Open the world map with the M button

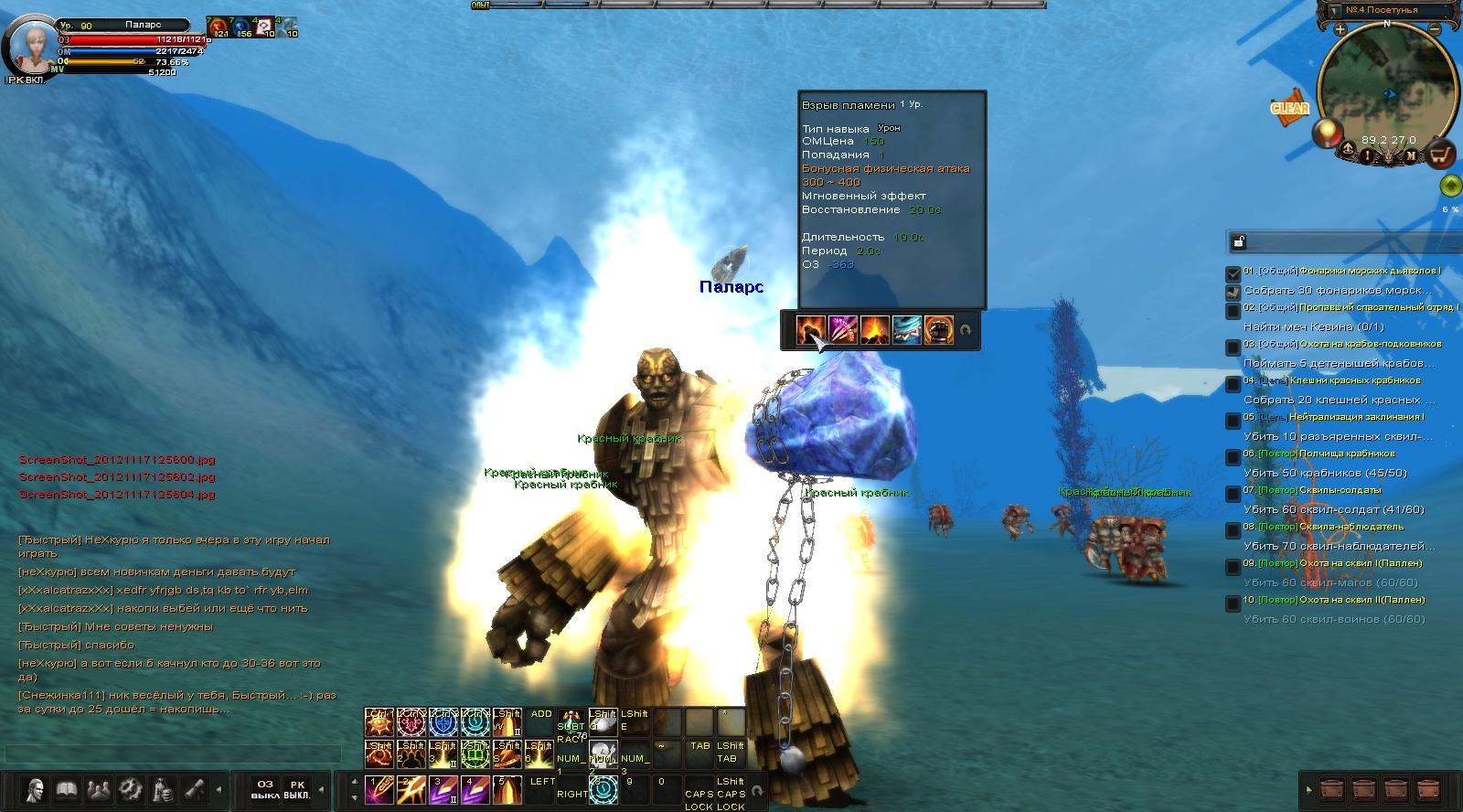click(x=1411, y=156)
